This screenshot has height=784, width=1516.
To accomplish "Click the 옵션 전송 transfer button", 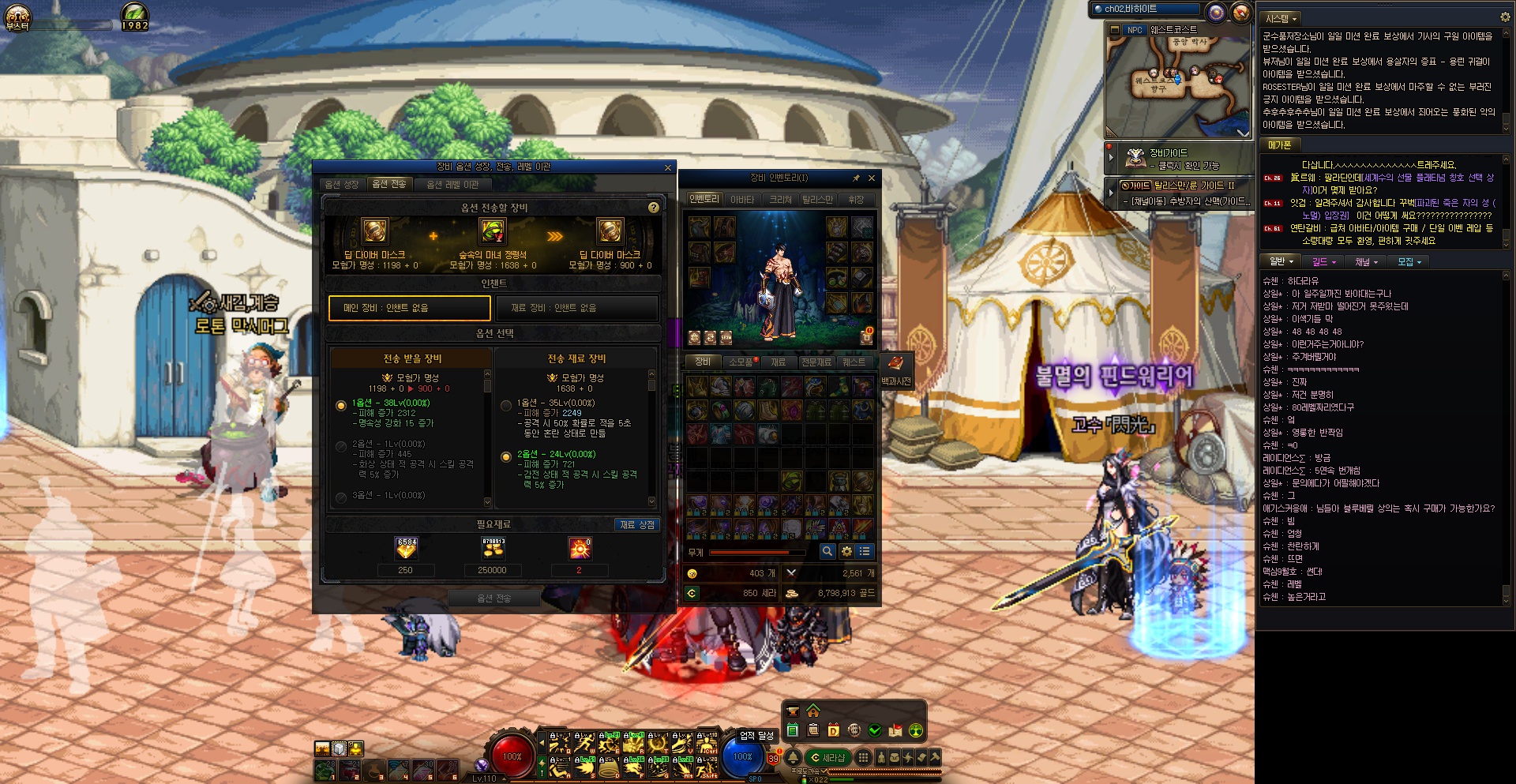I will [494, 598].
